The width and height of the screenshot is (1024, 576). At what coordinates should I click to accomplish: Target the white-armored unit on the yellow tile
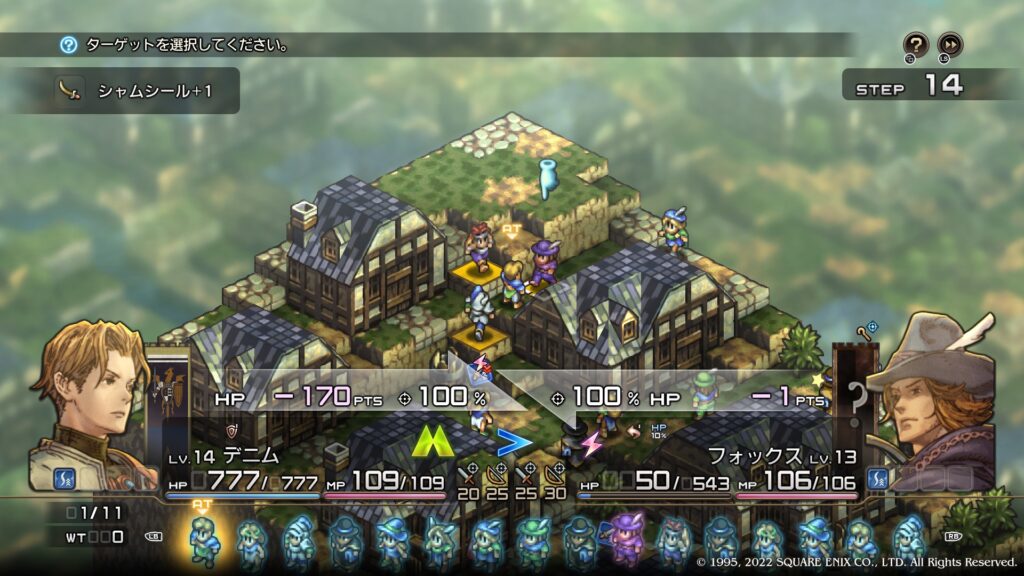pos(481,312)
